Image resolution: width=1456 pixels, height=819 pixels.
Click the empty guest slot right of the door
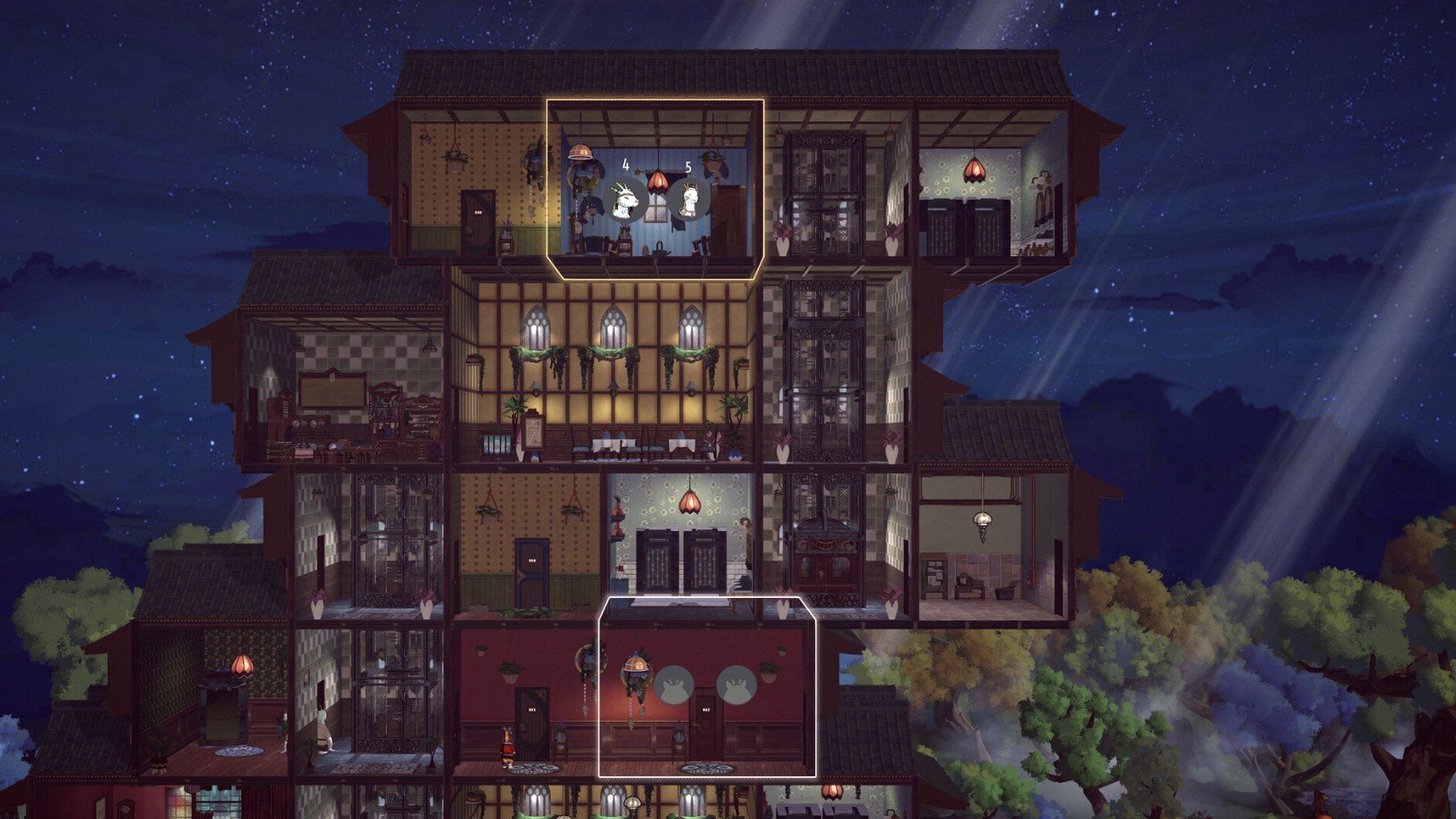coord(737,684)
